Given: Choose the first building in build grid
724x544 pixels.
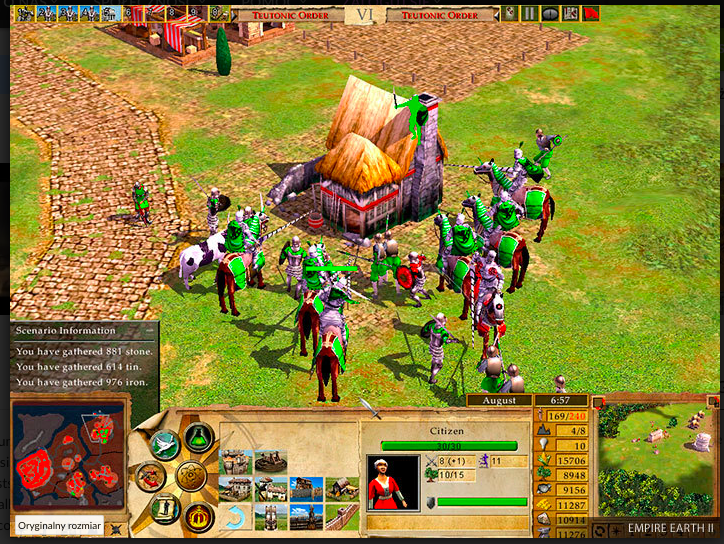Looking at the screenshot, I should 236,461.
